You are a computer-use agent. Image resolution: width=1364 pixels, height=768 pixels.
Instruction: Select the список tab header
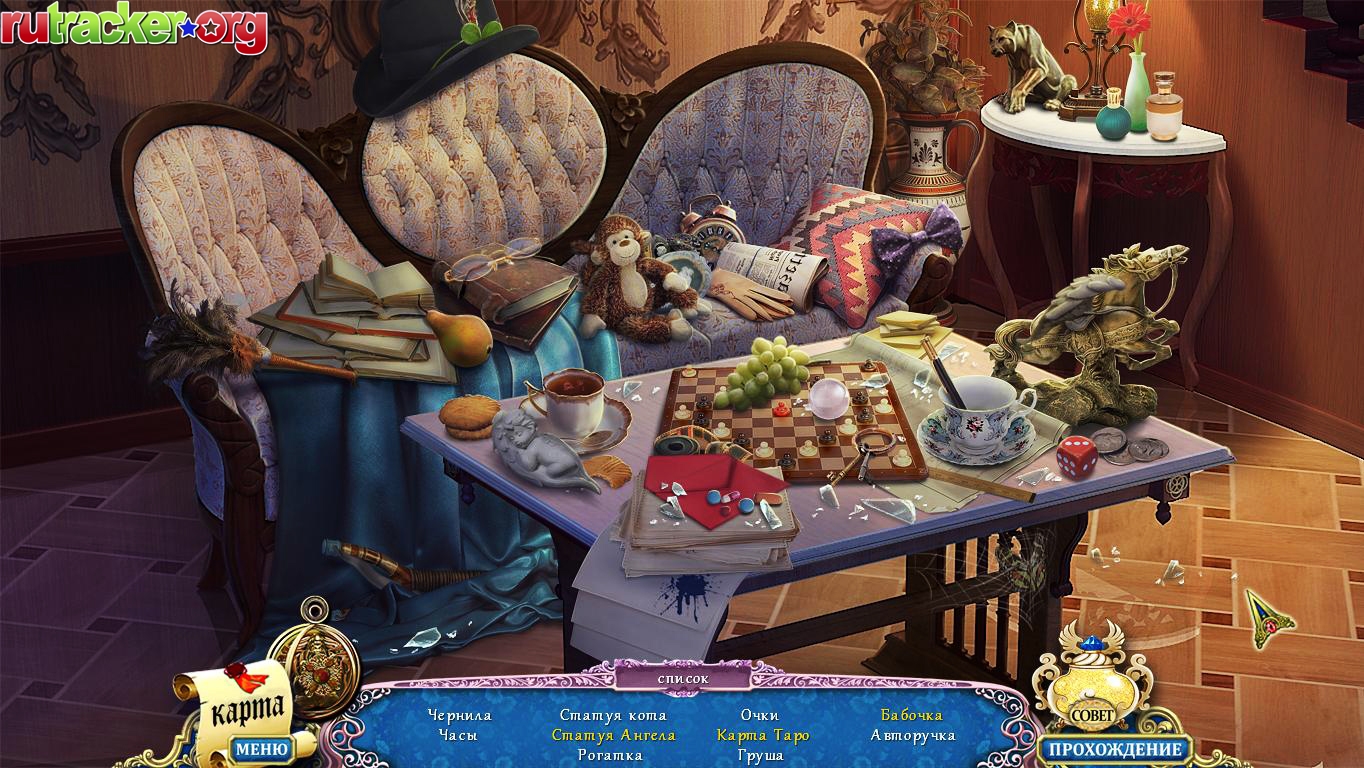(683, 678)
